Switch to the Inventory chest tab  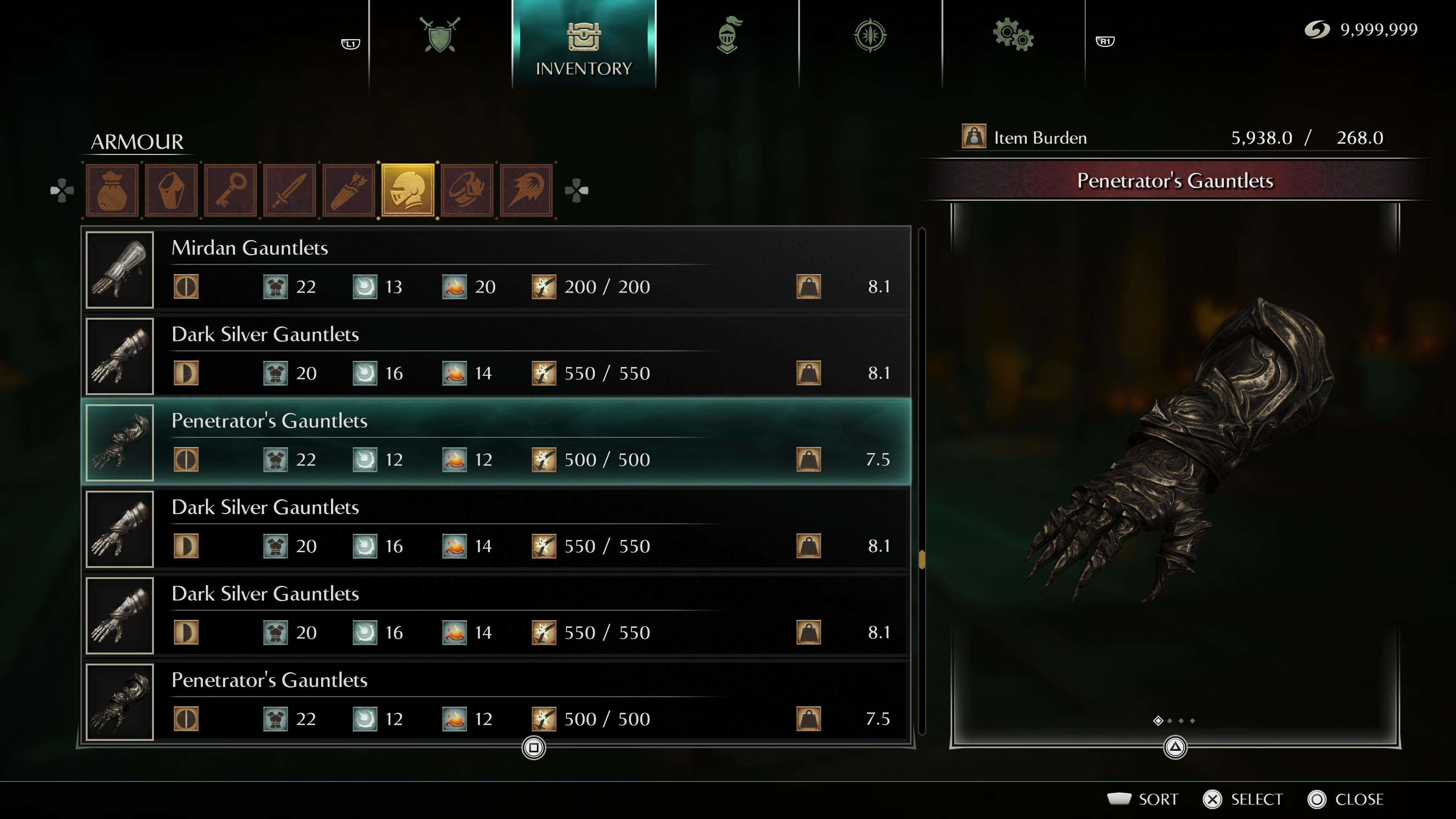point(583,45)
